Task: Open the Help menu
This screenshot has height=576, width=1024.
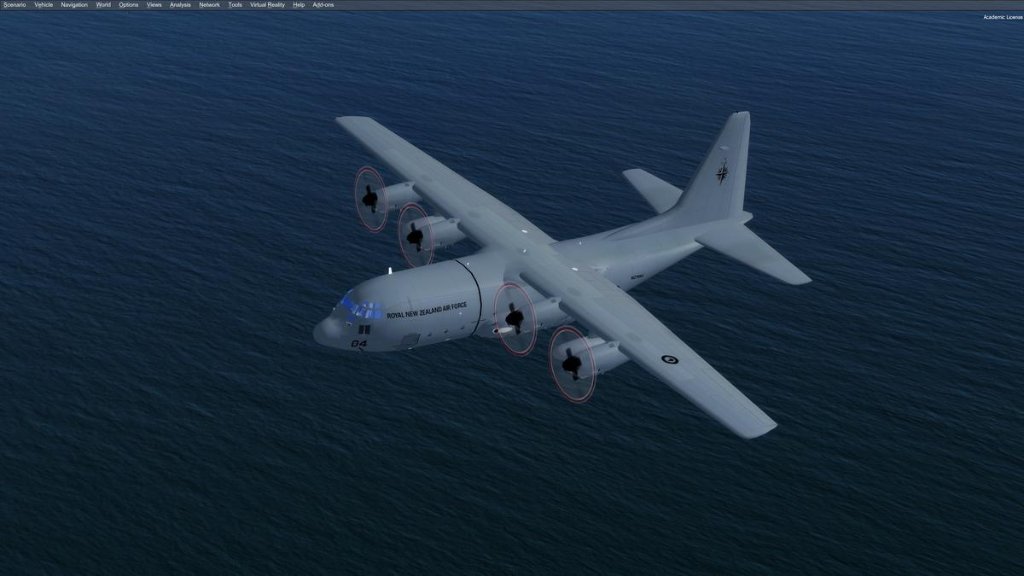Action: 299,5
